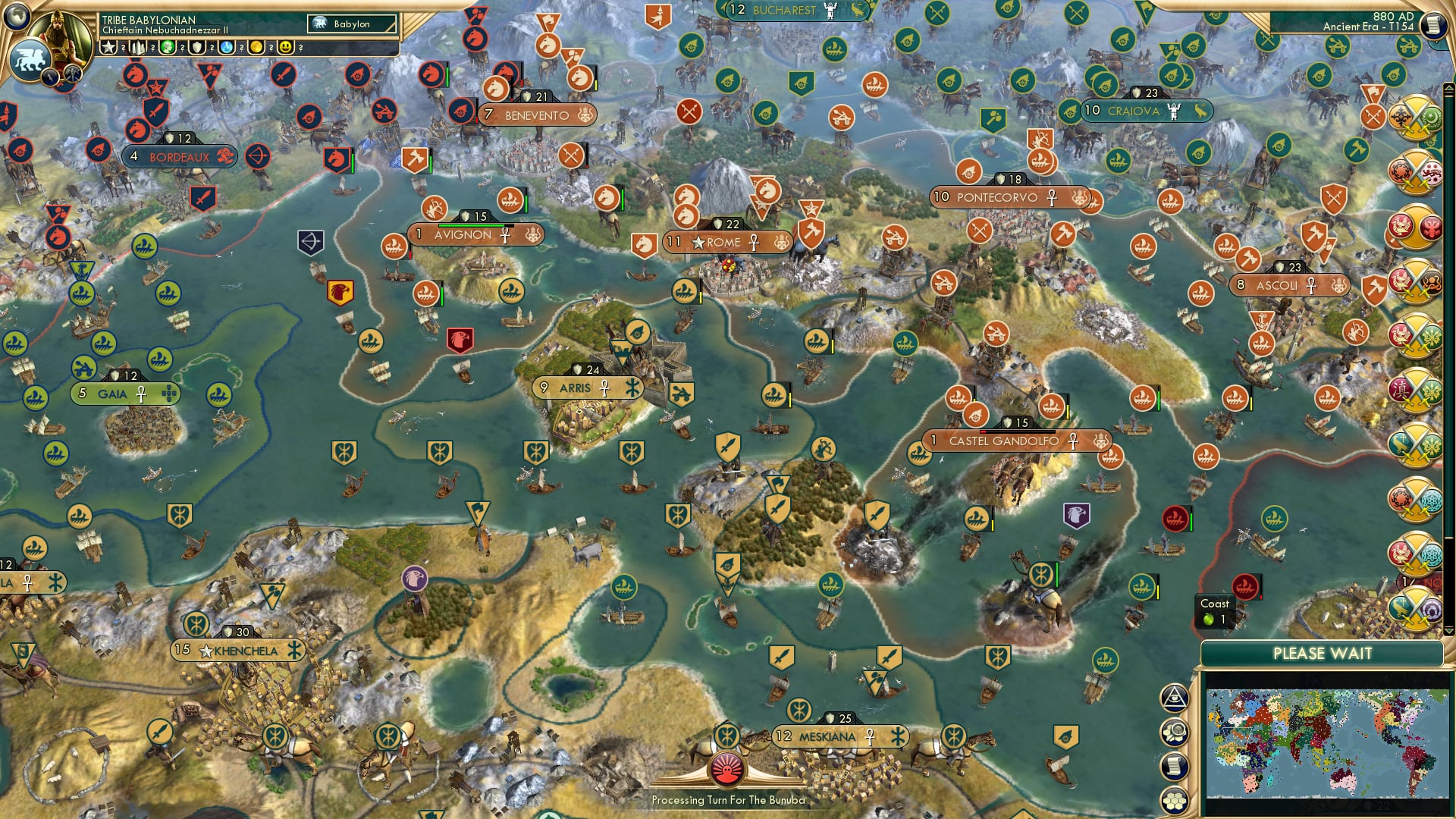Select the blue science flask icon
Viewport: 1456px width, 819px height.
pyautogui.click(x=227, y=47)
